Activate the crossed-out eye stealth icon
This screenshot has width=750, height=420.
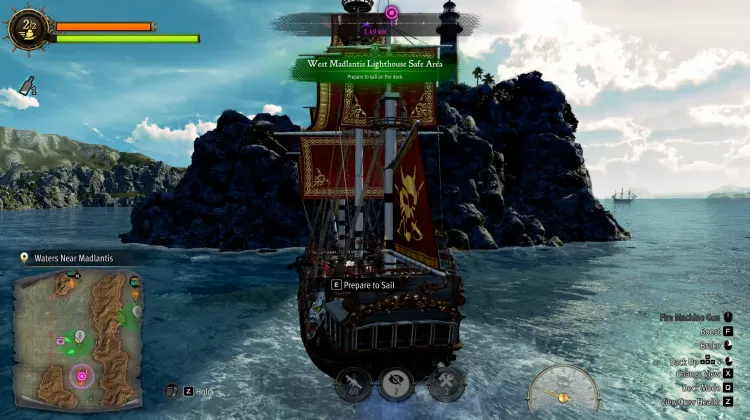(396, 383)
